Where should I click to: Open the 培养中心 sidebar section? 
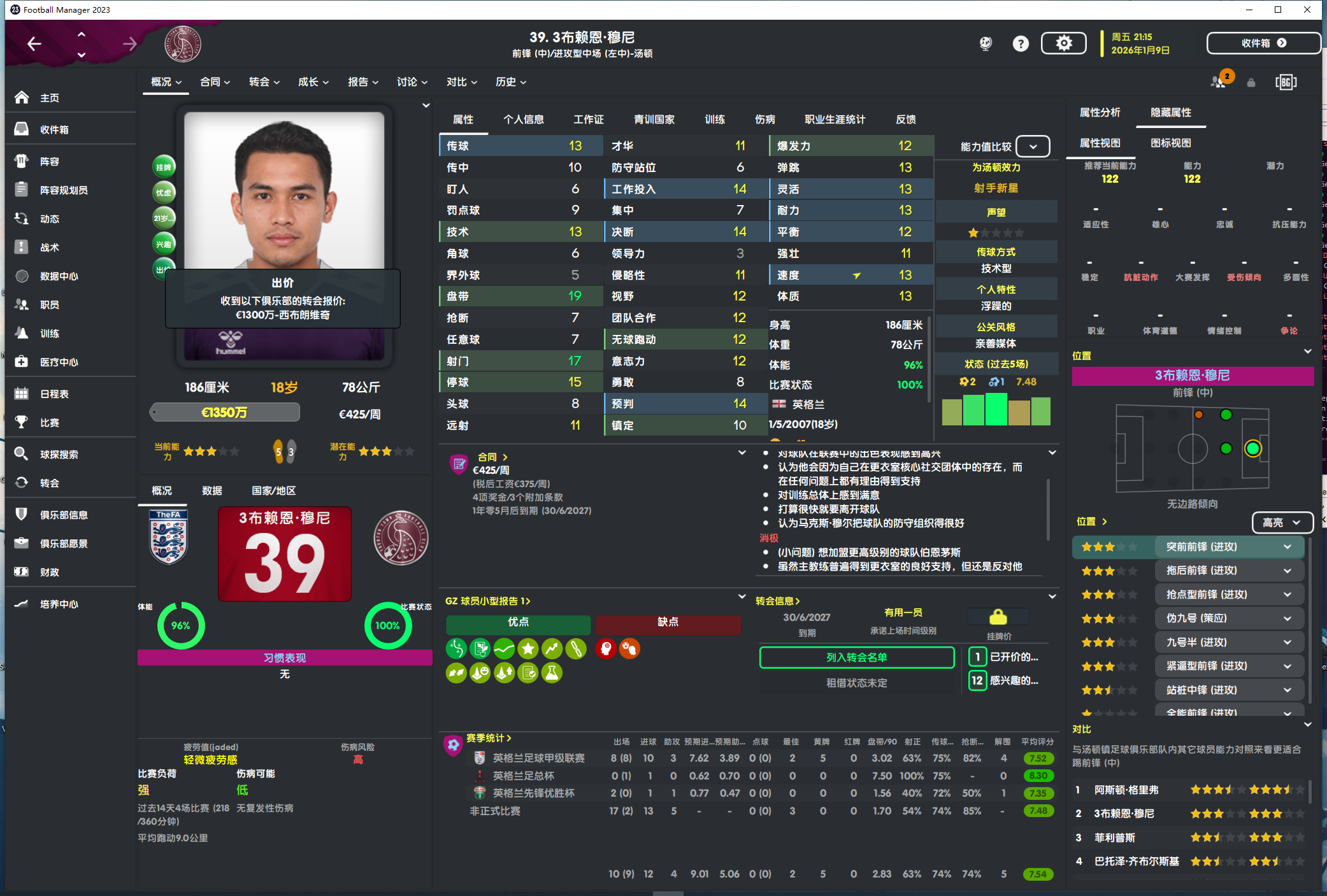(59, 604)
